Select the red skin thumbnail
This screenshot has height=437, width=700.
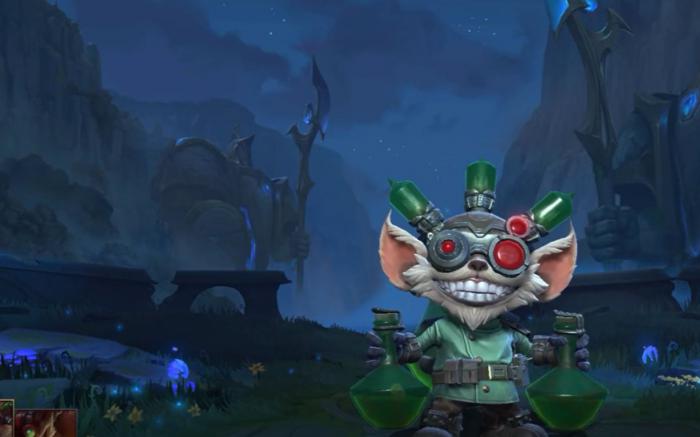point(46,424)
